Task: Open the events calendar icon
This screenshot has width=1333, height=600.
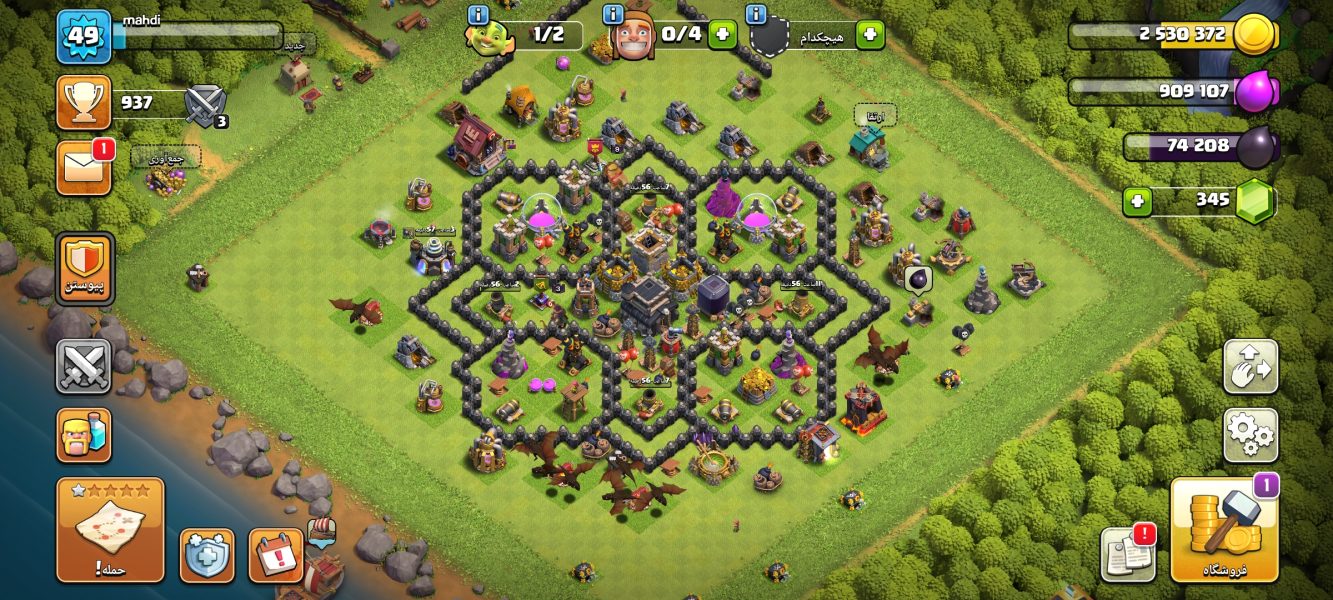Action: pos(275,555)
